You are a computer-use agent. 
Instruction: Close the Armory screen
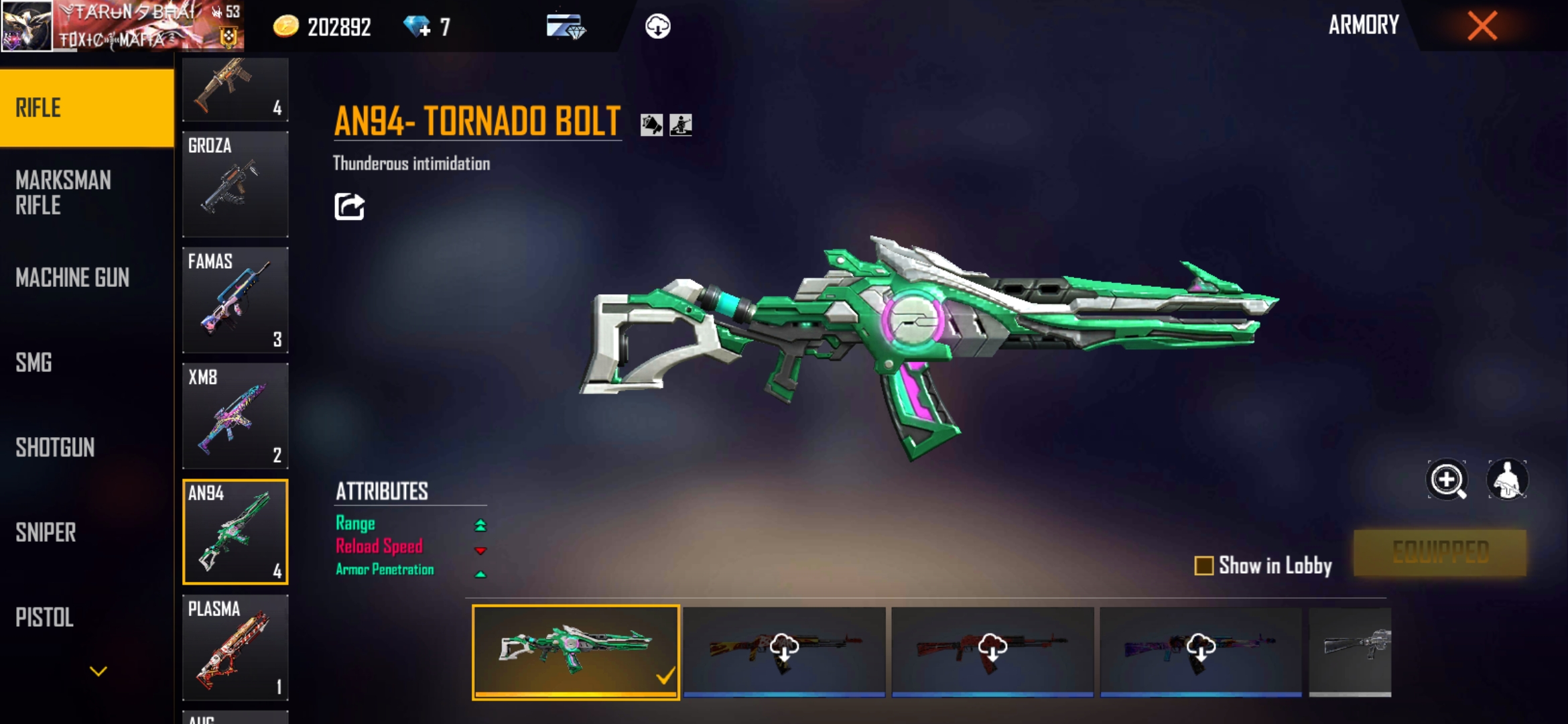1482,27
